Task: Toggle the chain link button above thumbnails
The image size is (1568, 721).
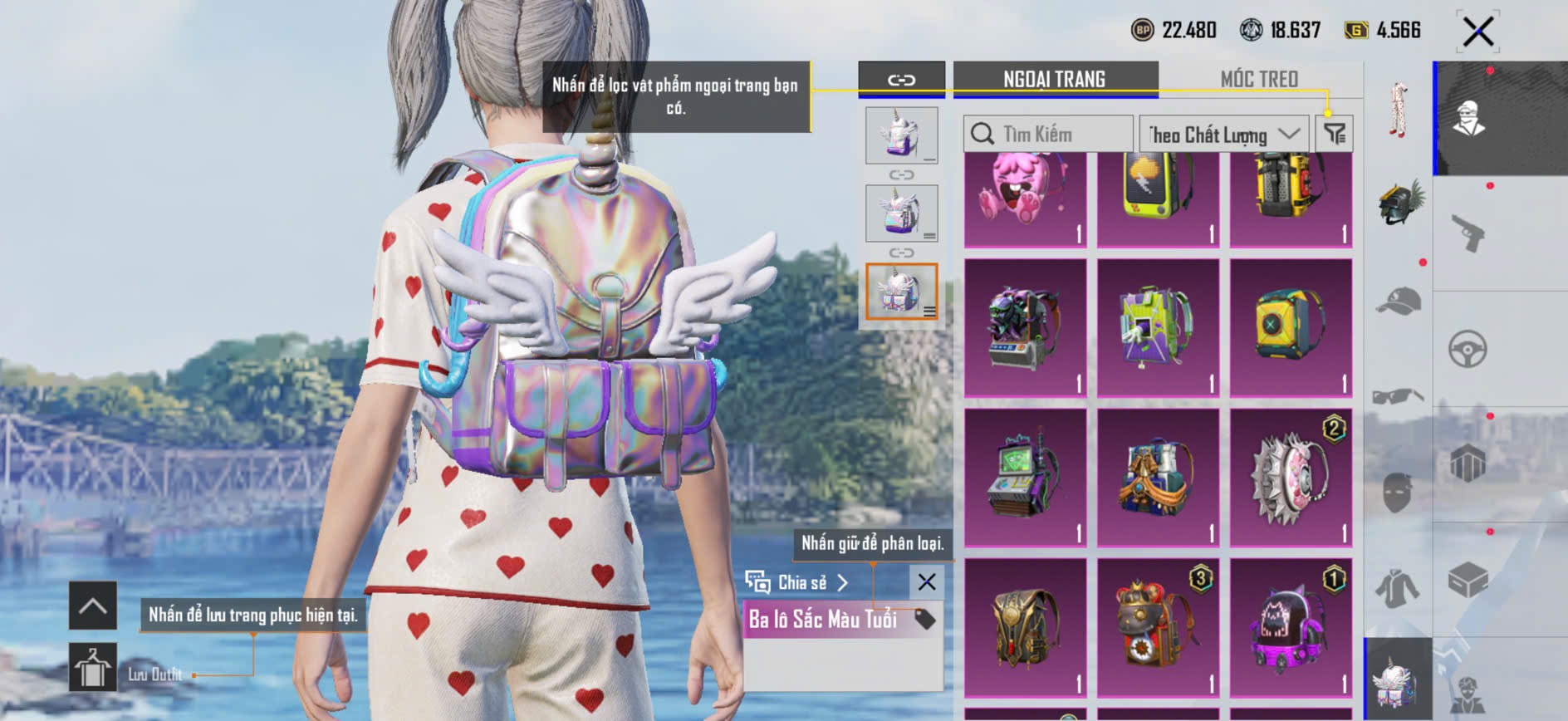Action: point(901,80)
